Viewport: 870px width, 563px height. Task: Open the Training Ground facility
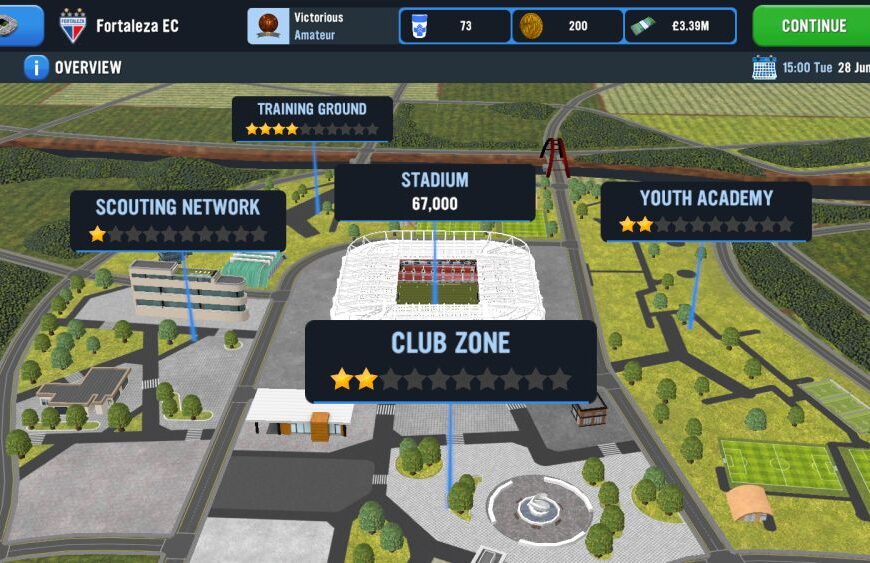(312, 118)
